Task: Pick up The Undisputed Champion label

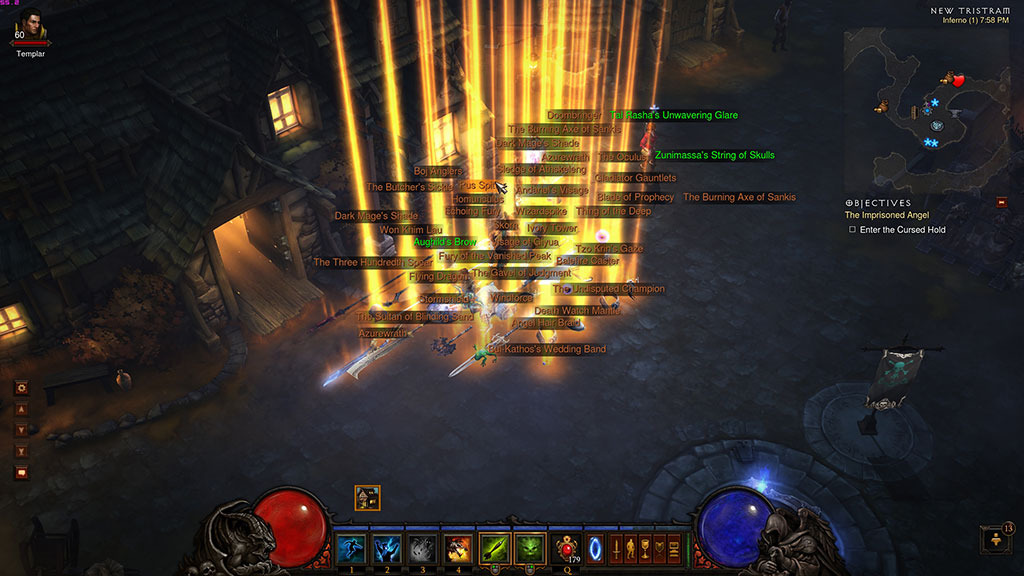Action: pyautogui.click(x=608, y=289)
